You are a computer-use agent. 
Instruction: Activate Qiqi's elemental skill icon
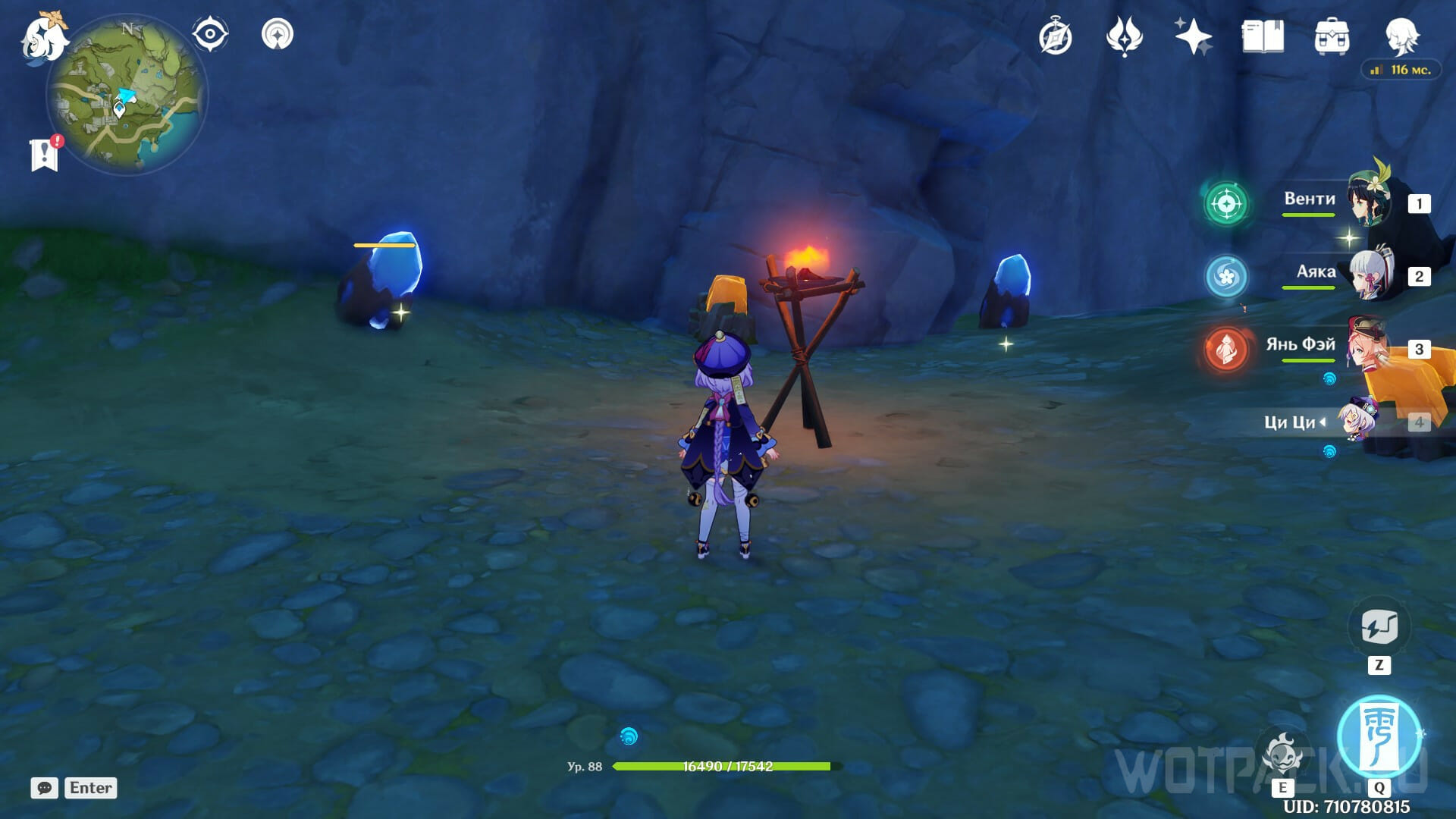(x=1282, y=754)
